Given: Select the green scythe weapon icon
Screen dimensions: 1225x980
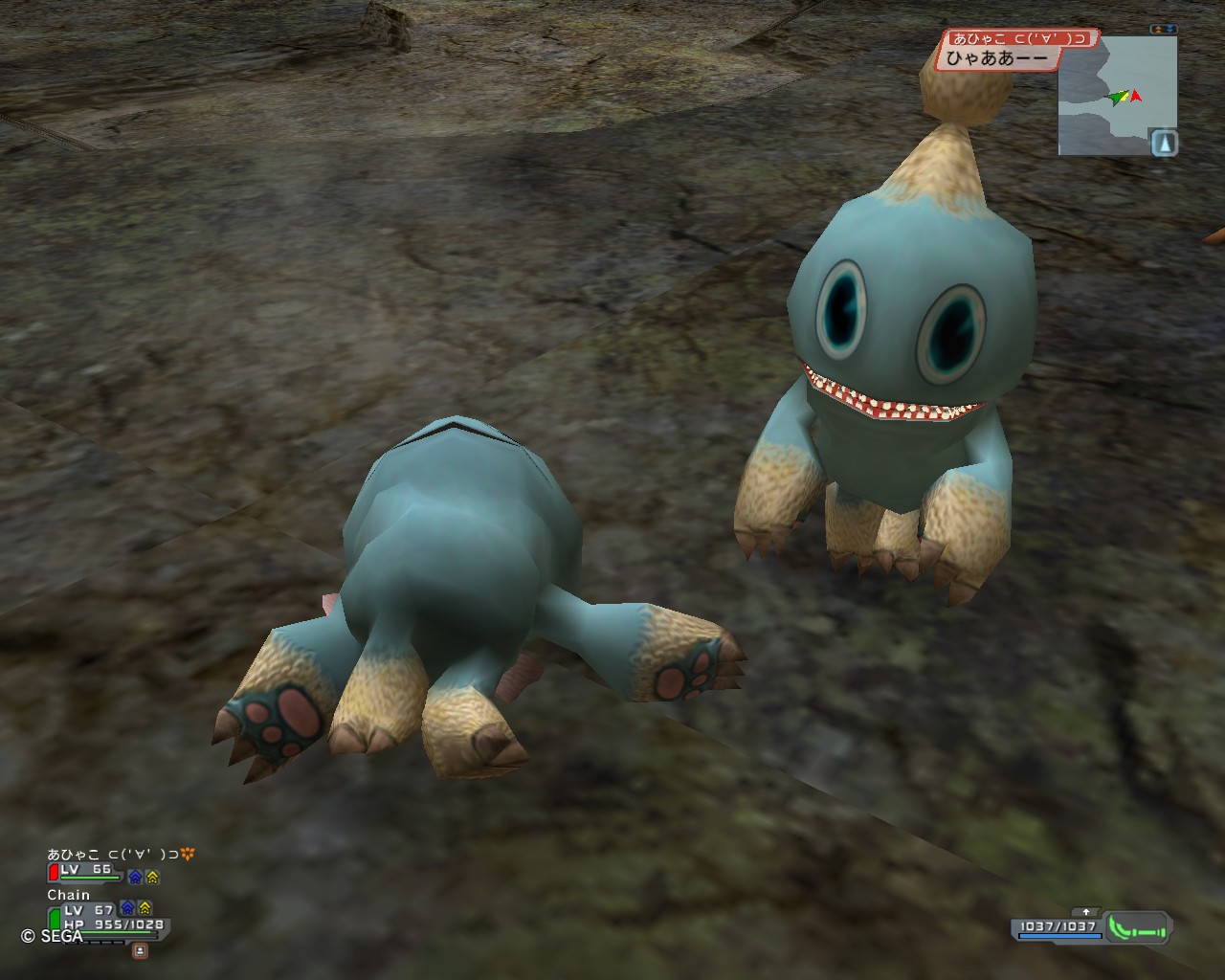Looking at the screenshot, I should pos(1137,927).
